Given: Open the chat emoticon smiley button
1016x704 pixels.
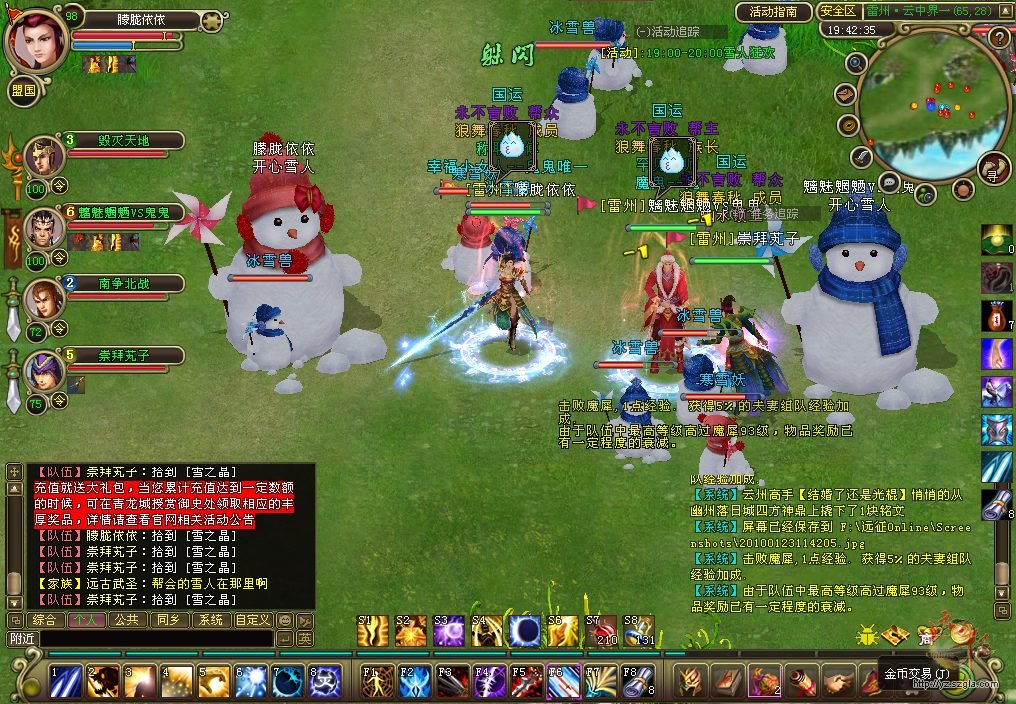Looking at the screenshot, I should click(x=284, y=620).
